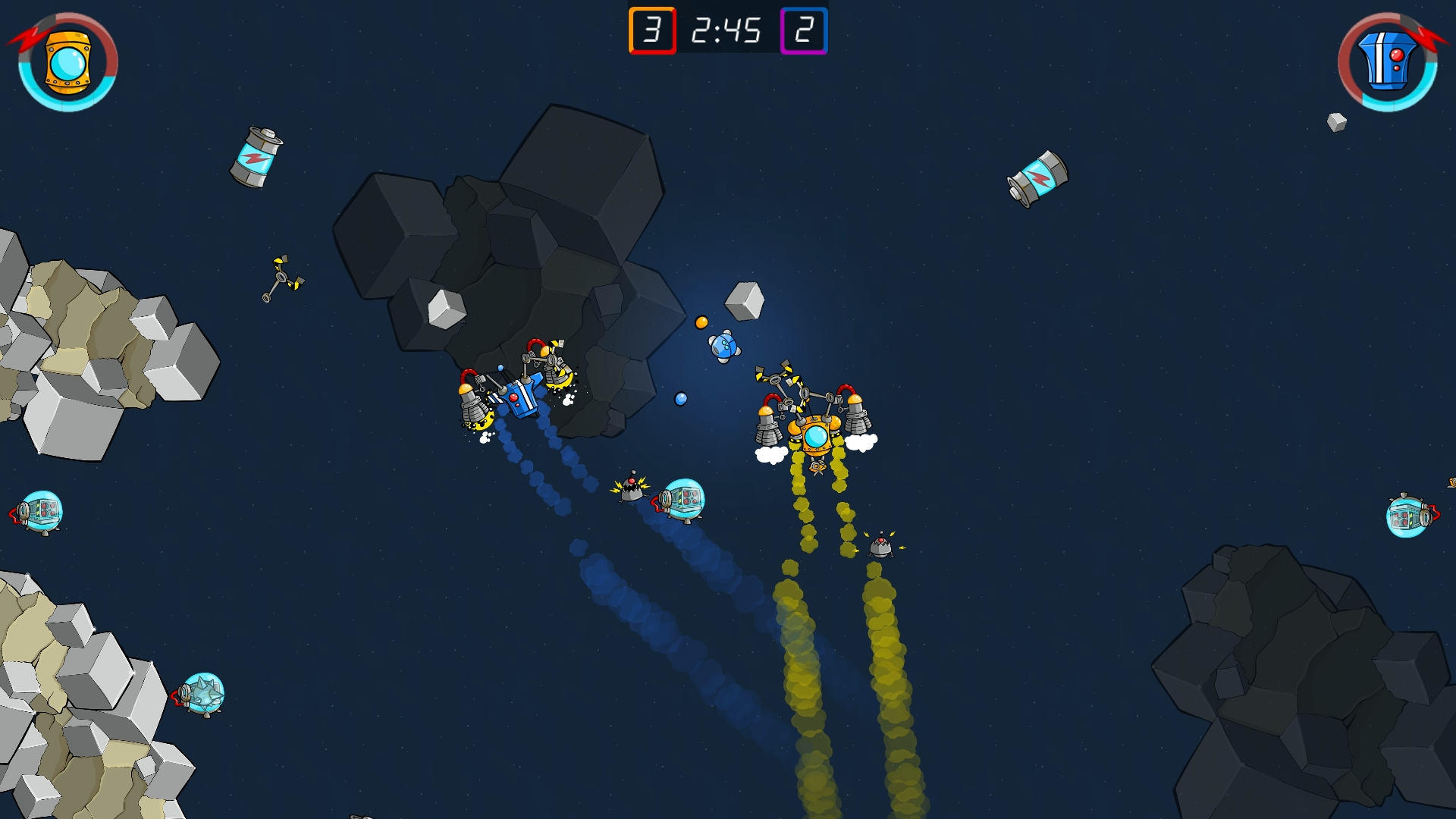The height and width of the screenshot is (819, 1456).
Task: Click the orange score box showing 3
Action: 654,31
